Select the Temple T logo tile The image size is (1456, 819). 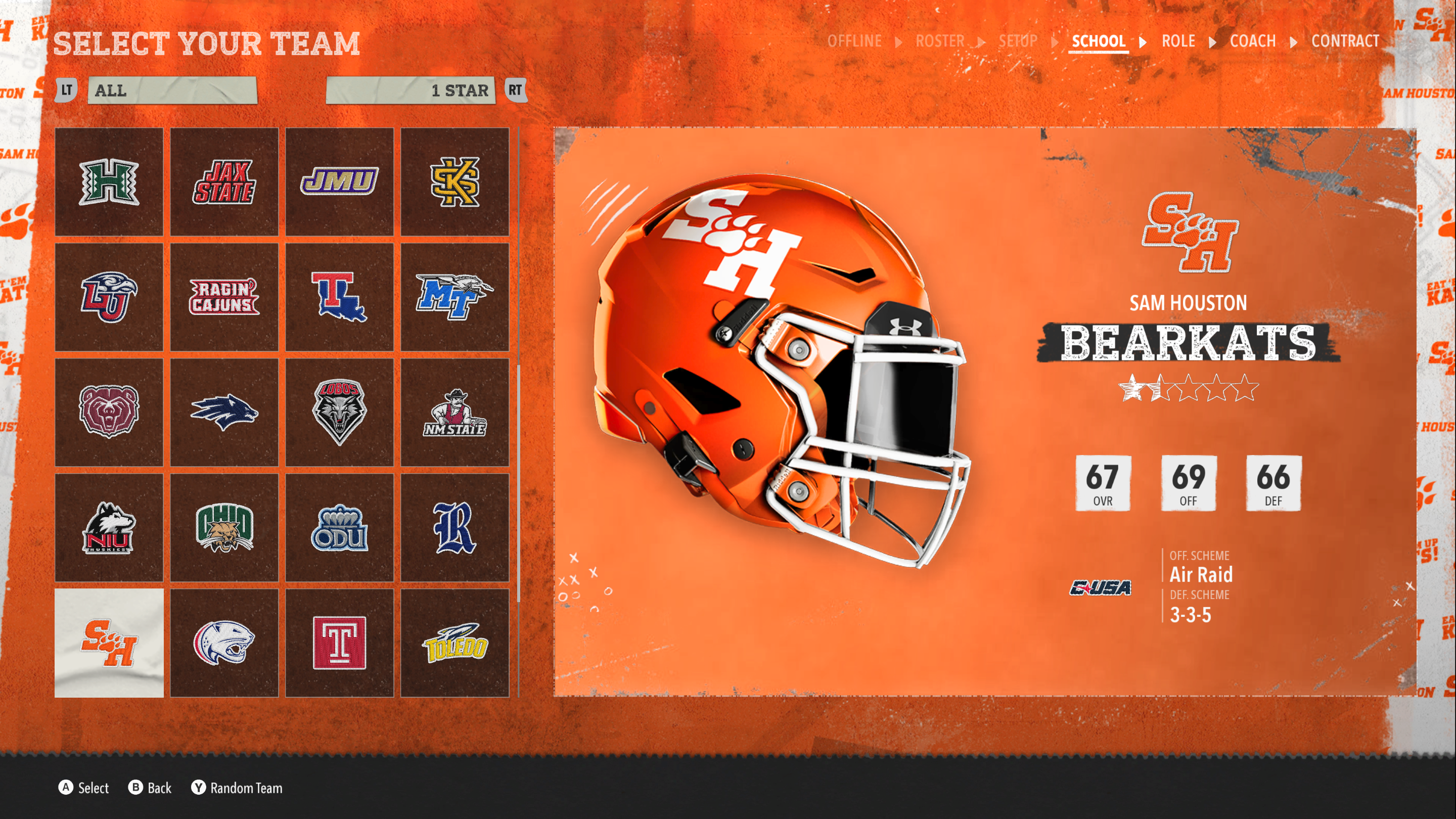click(x=339, y=643)
